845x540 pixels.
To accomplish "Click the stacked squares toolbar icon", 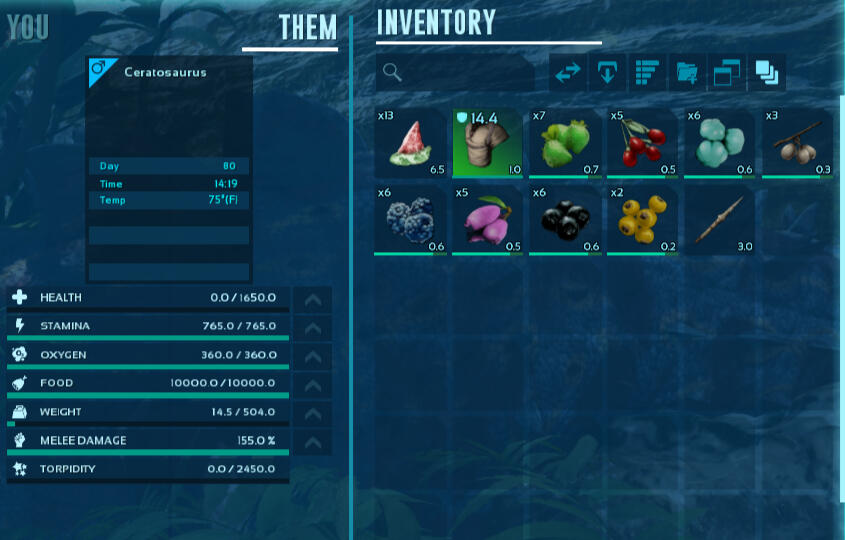I will pyautogui.click(x=767, y=73).
